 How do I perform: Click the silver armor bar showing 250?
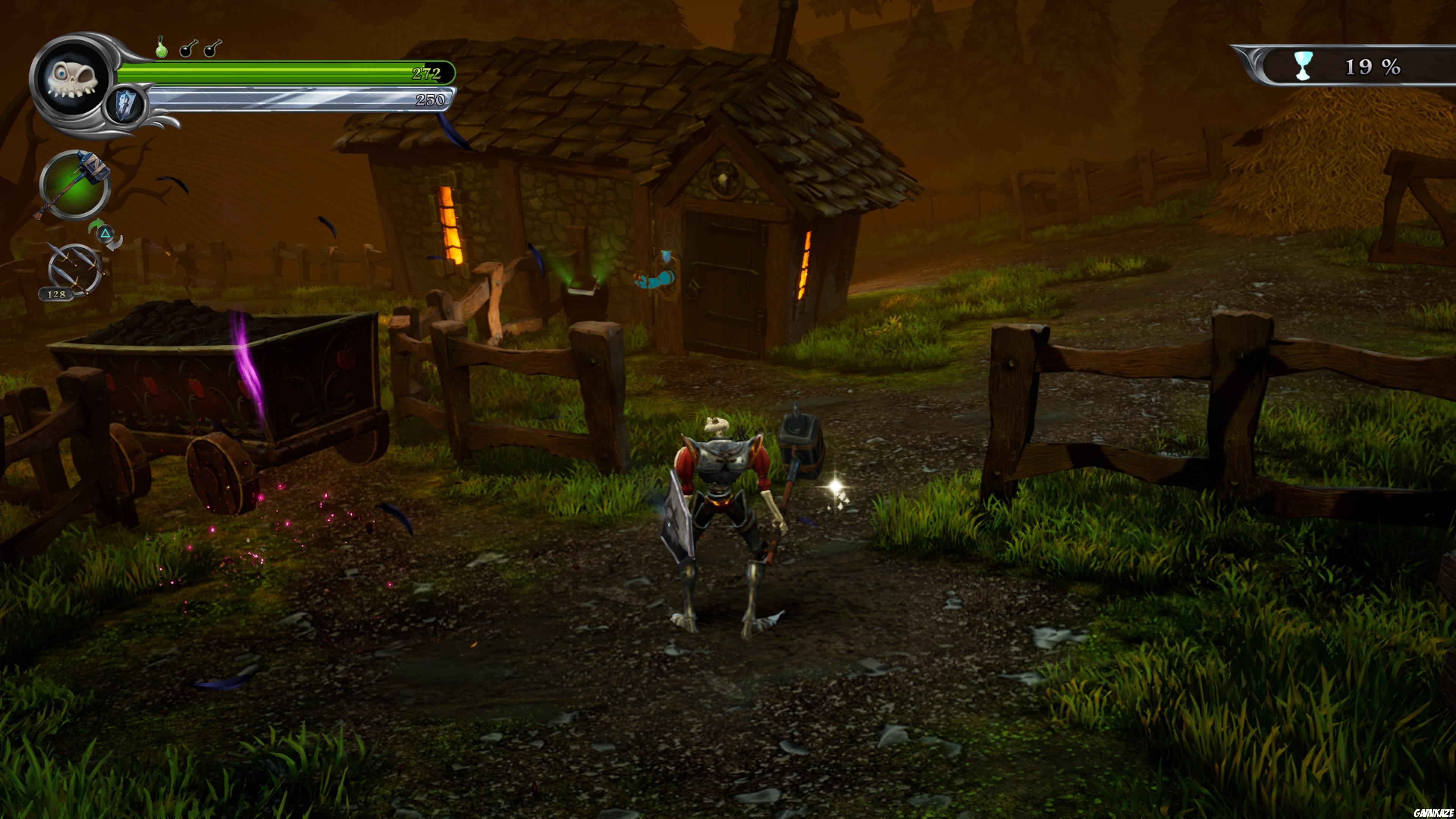282,100
